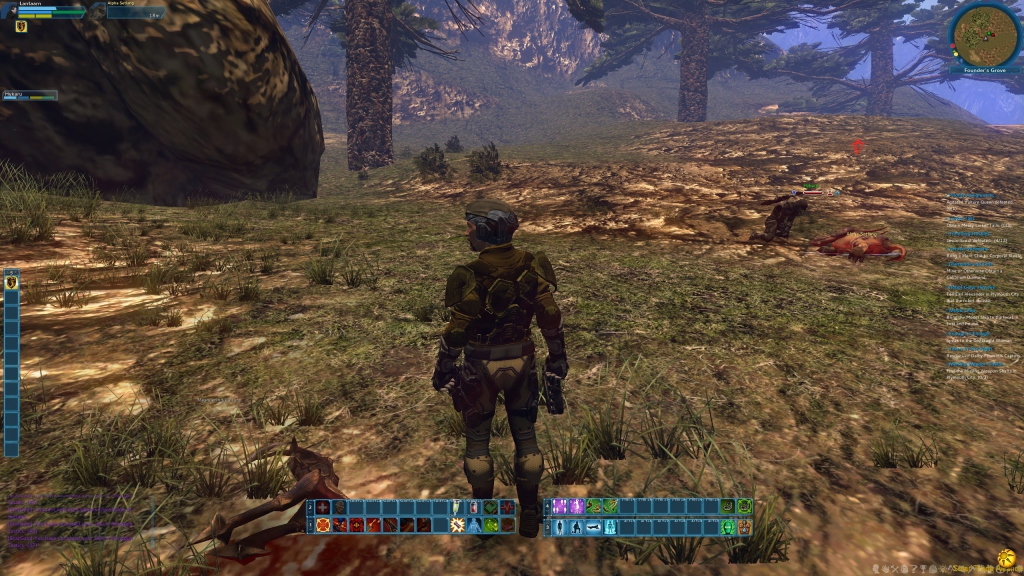Open the circular minimap
Image resolution: width=1024 pixels, height=576 pixels.
(985, 35)
